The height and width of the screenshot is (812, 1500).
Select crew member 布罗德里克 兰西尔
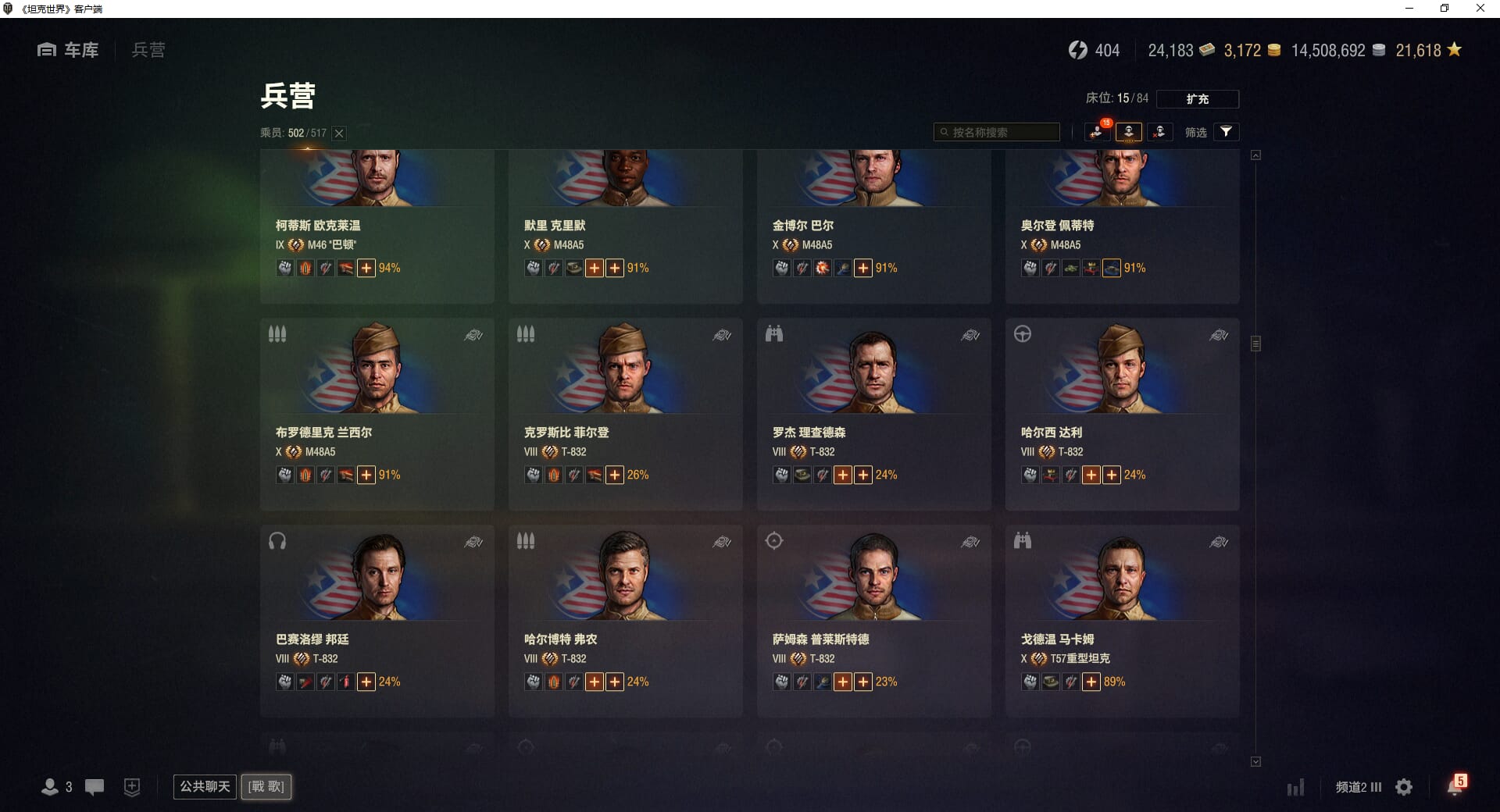(x=377, y=414)
